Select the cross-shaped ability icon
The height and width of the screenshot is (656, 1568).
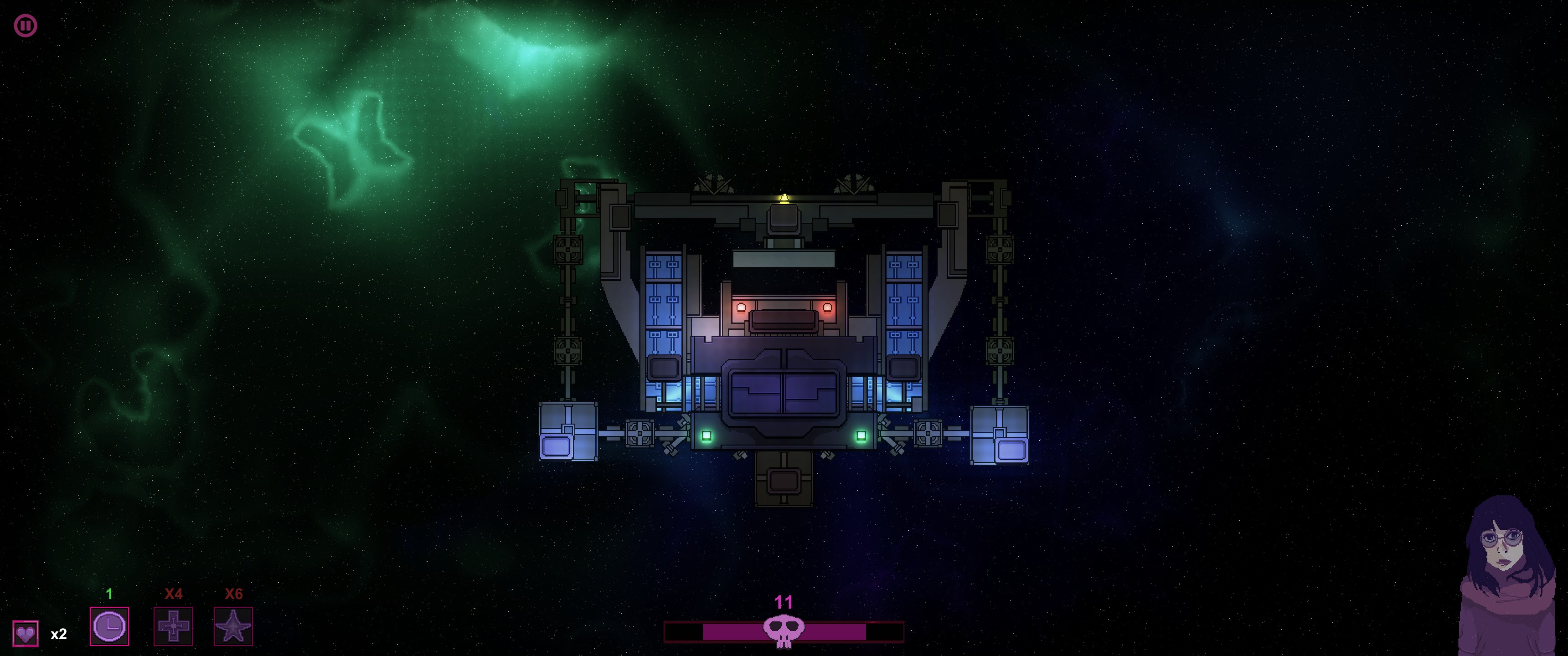tap(173, 625)
